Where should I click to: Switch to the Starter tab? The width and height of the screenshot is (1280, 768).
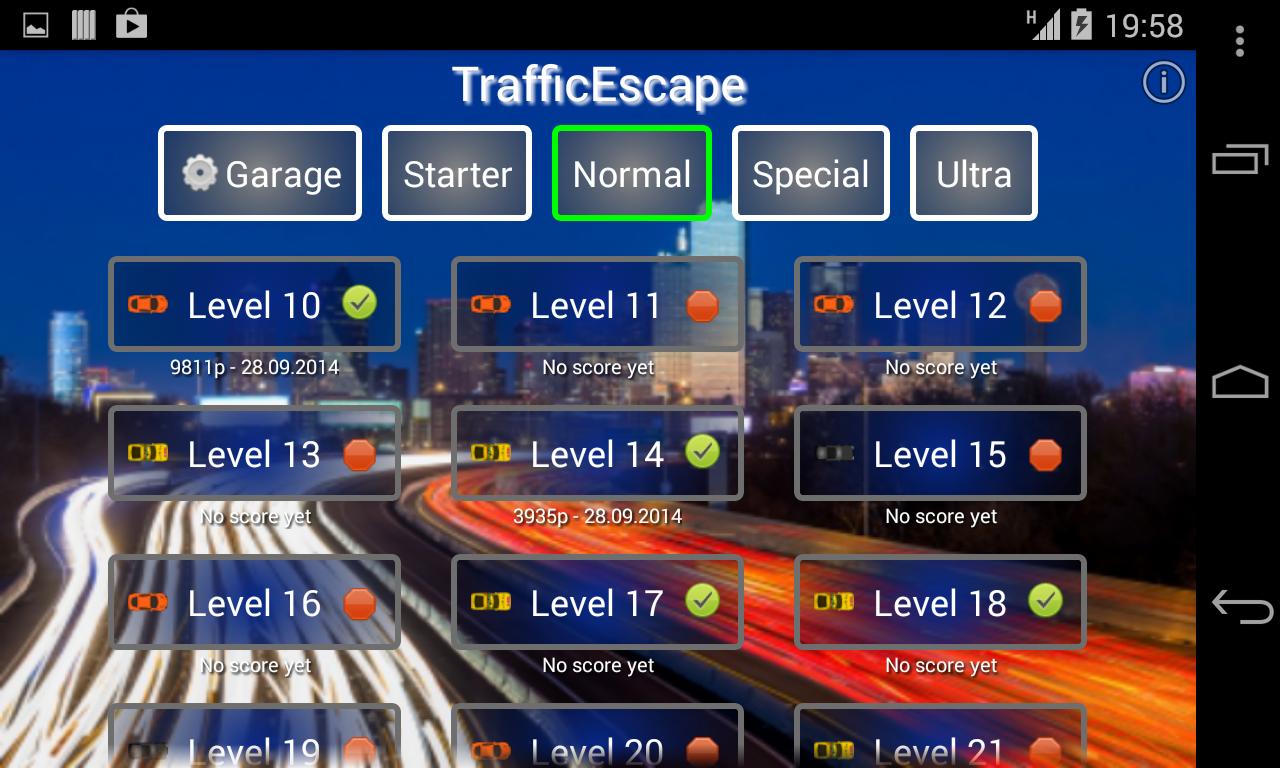coord(456,173)
